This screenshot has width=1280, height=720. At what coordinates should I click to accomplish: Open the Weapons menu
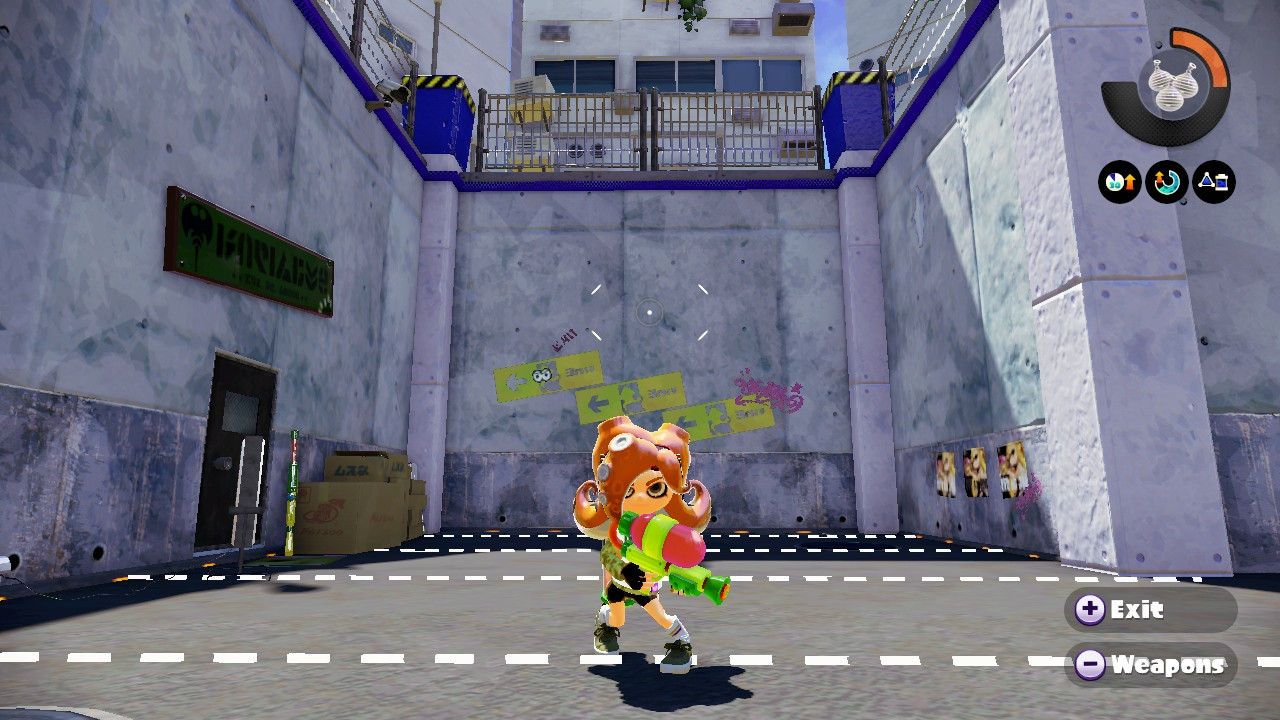1150,665
